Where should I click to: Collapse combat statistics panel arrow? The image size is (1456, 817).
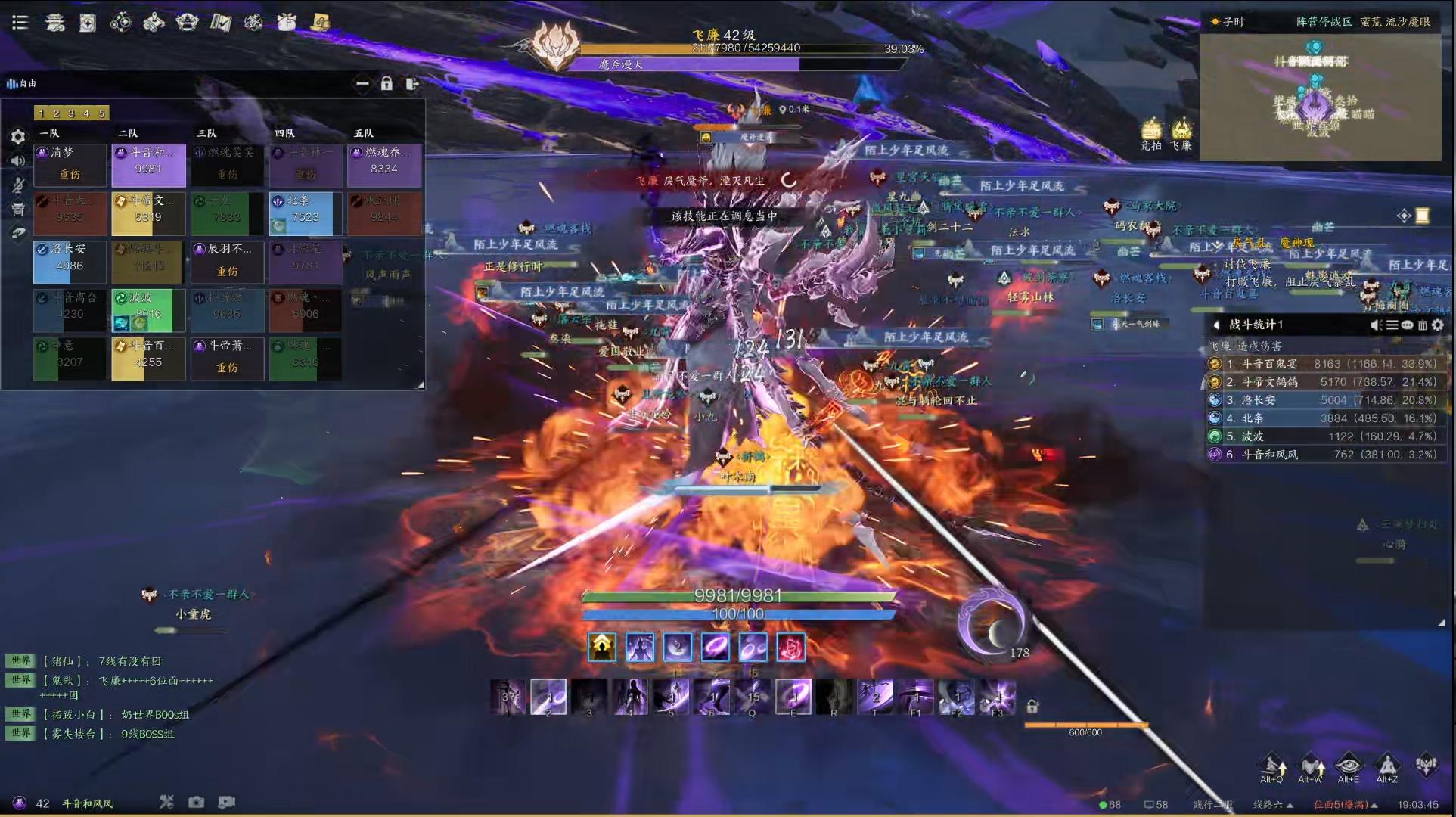point(1216,325)
